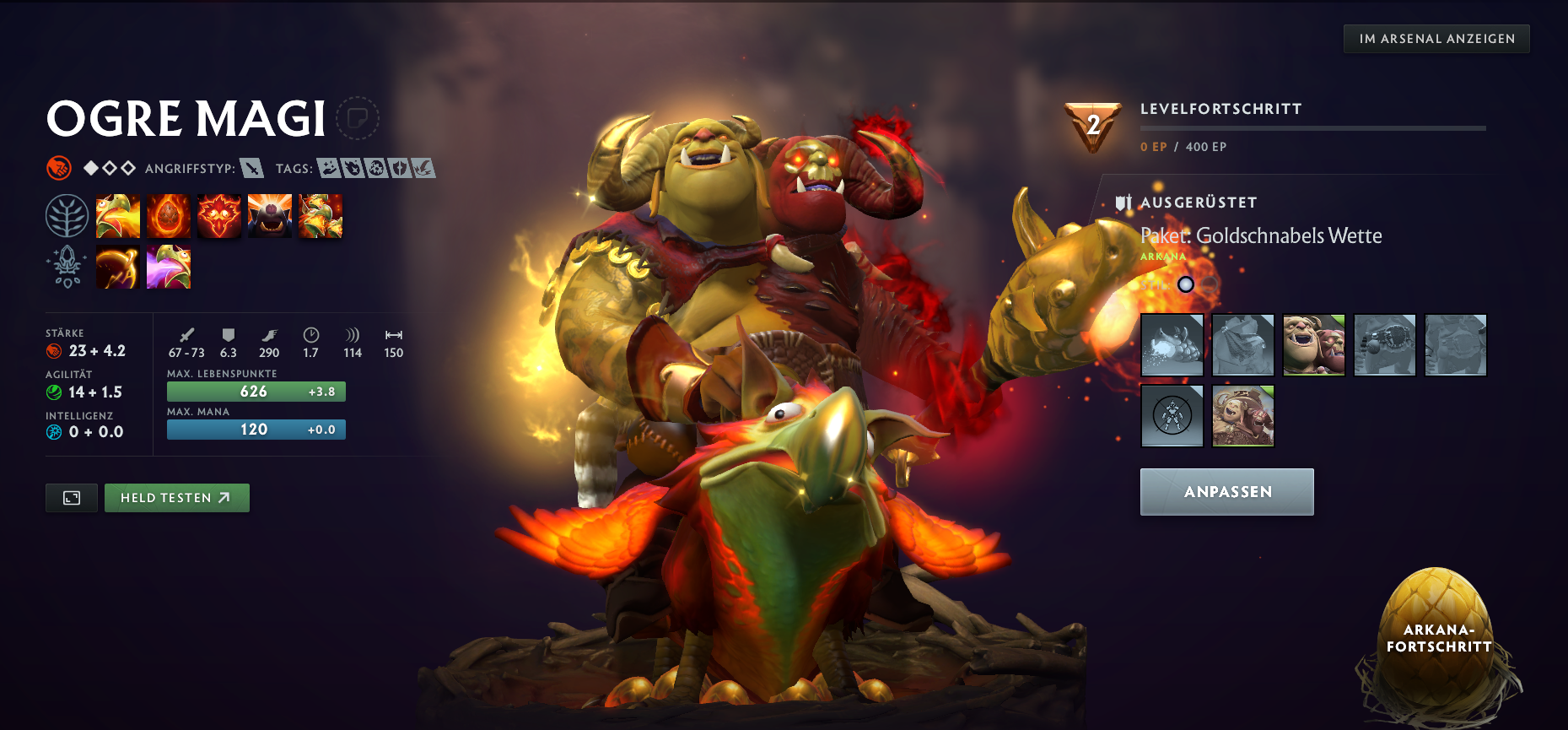Select the Multicast innate ability icon
This screenshot has height=730, width=1568.
[x=270, y=215]
